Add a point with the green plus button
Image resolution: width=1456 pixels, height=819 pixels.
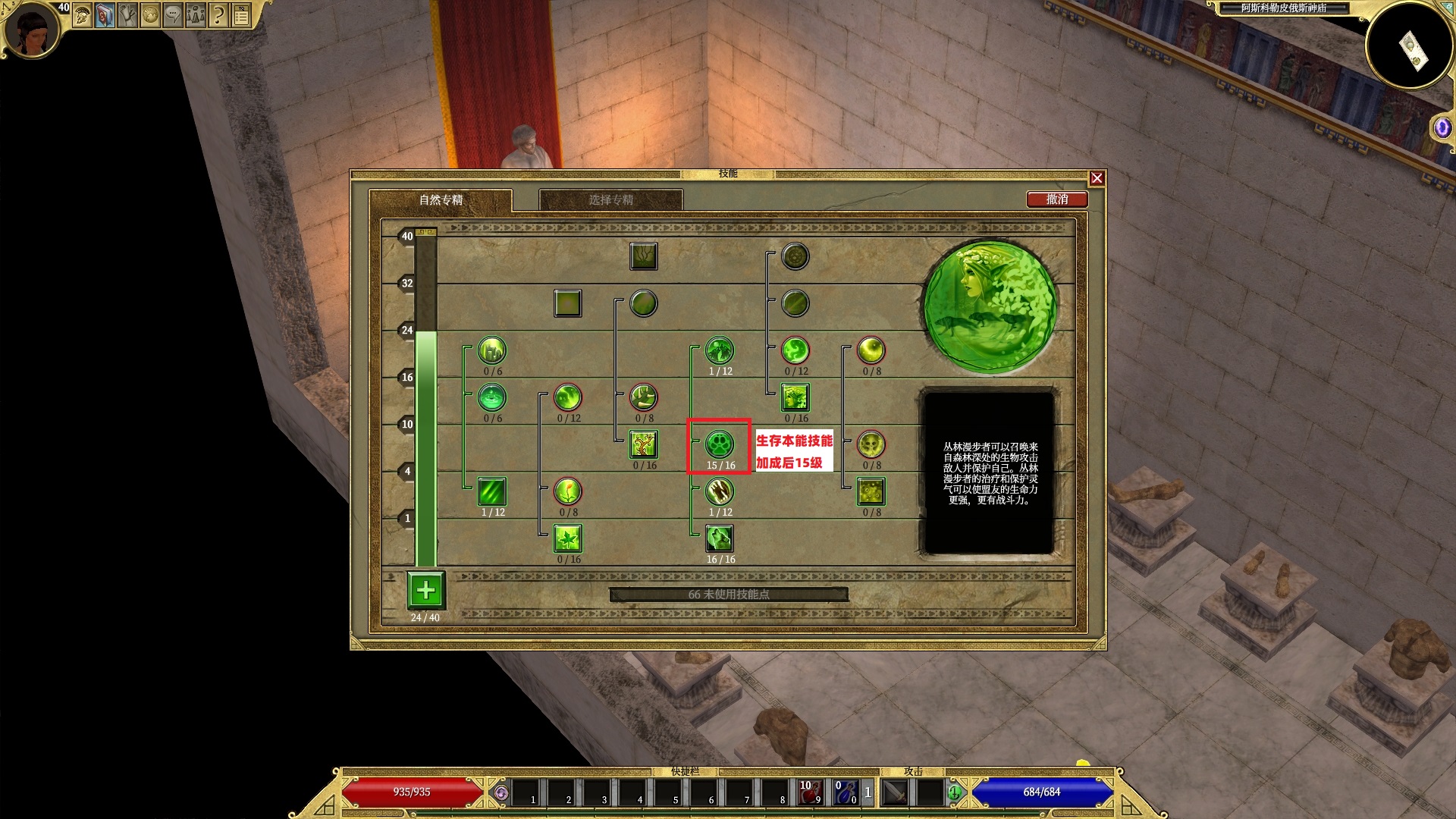tap(426, 590)
